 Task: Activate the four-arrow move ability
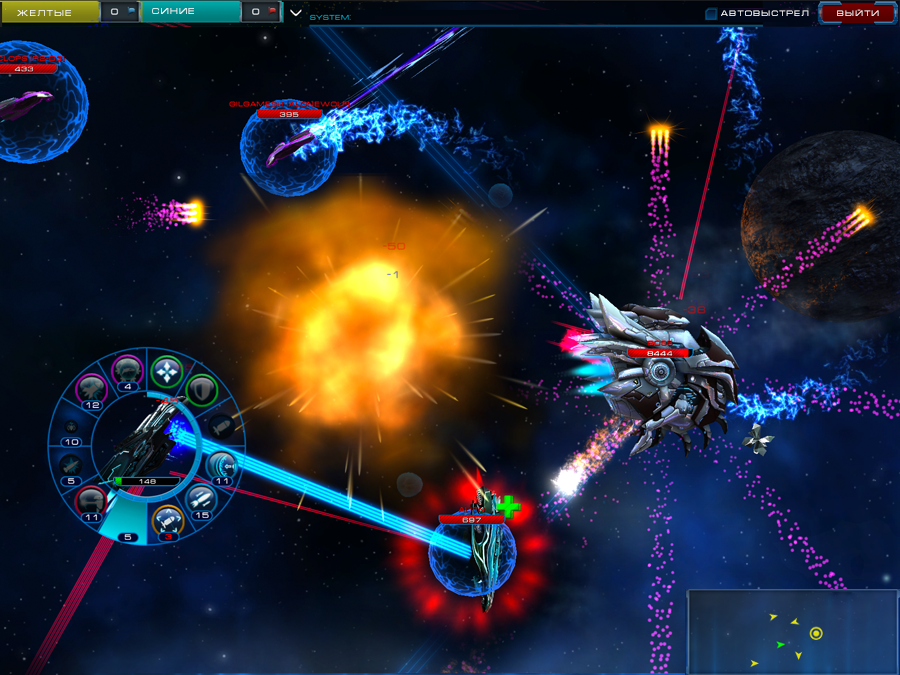165,372
